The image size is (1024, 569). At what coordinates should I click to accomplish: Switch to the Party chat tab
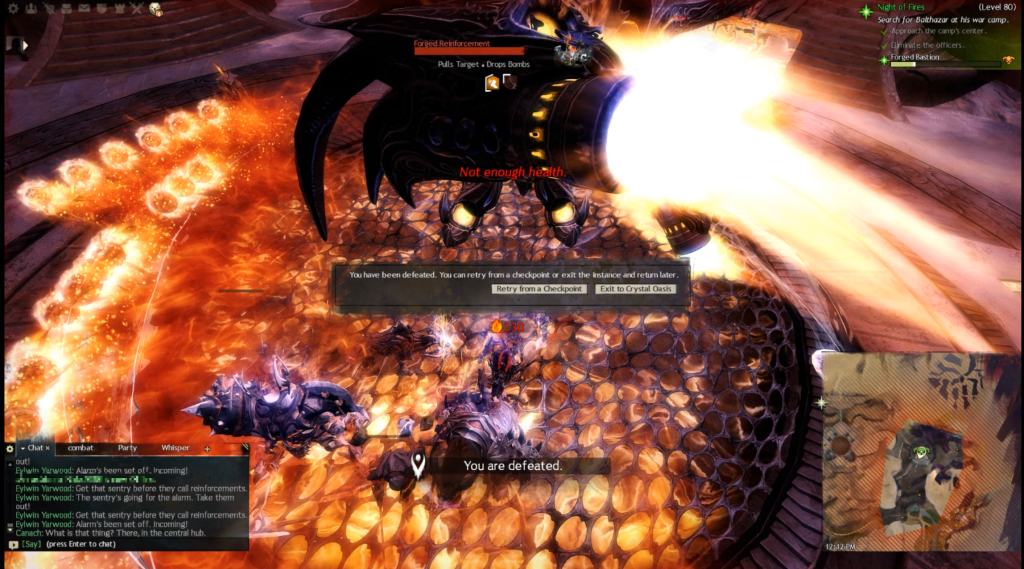pyautogui.click(x=127, y=448)
